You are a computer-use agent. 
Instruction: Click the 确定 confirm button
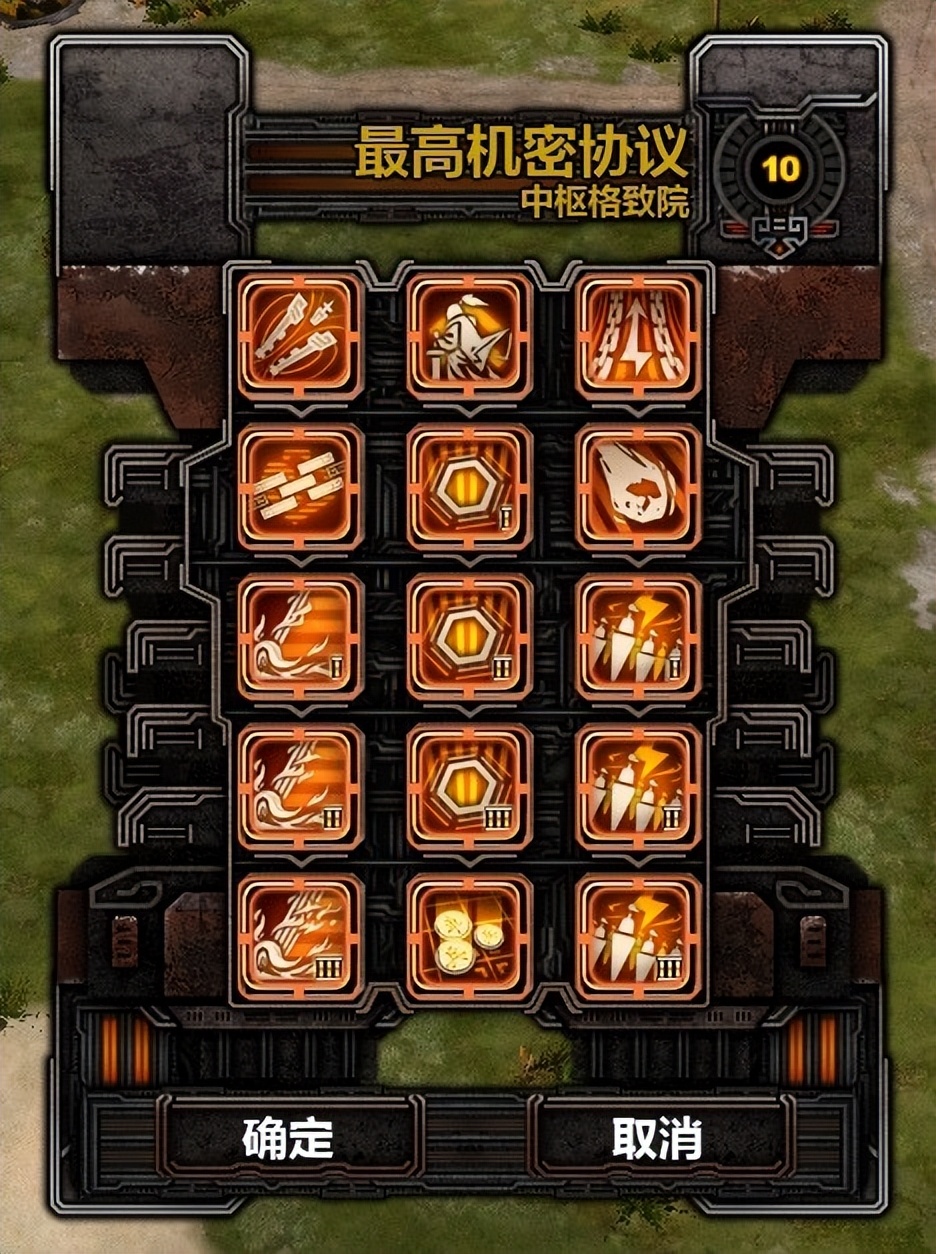click(287, 1139)
